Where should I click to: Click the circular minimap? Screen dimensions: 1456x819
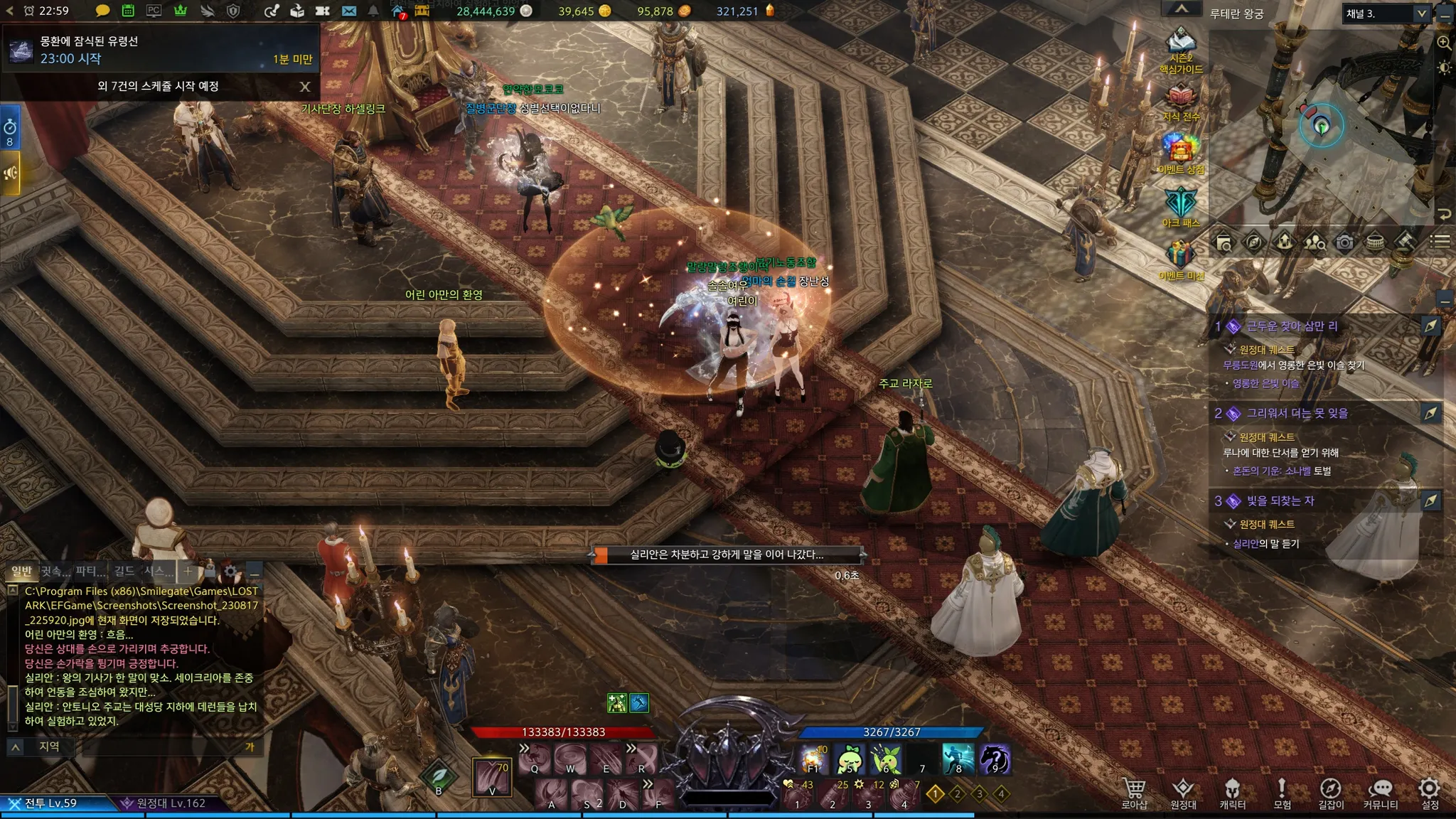[x=1322, y=127]
